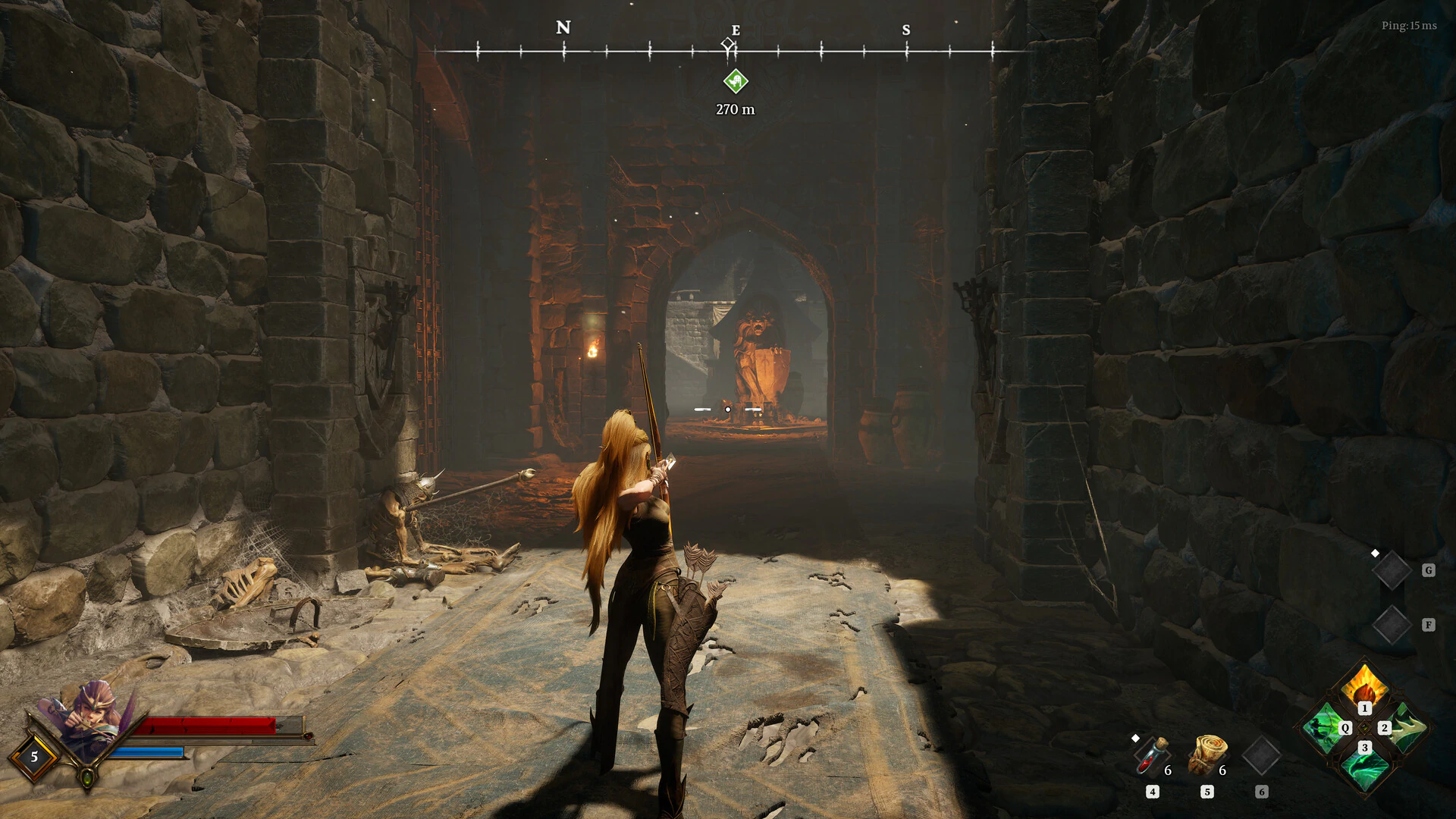The width and height of the screenshot is (1456, 819).
Task: Select the red health potion slot
Action: tap(1150, 756)
